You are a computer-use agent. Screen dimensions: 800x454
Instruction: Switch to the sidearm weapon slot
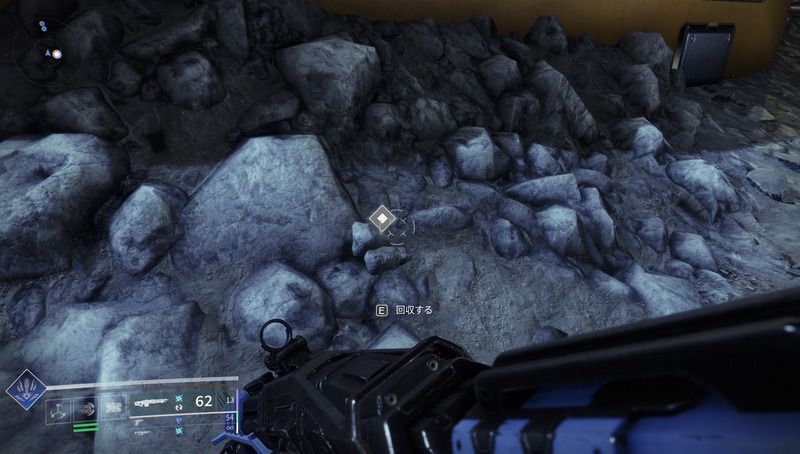click(x=140, y=423)
